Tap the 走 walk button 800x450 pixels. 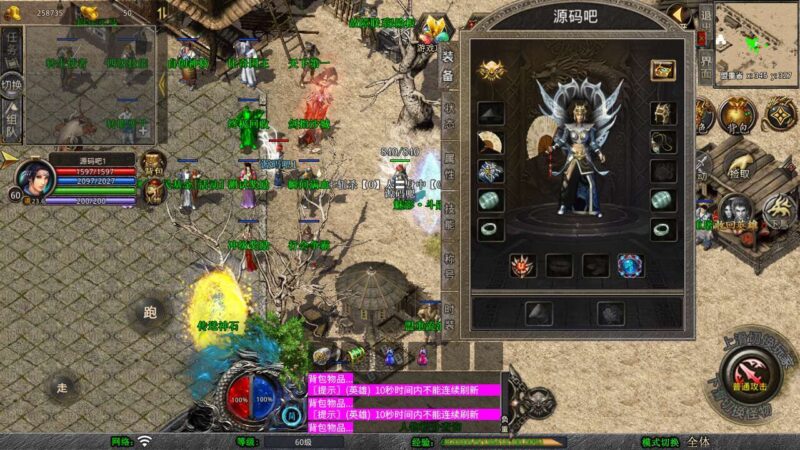(x=63, y=387)
